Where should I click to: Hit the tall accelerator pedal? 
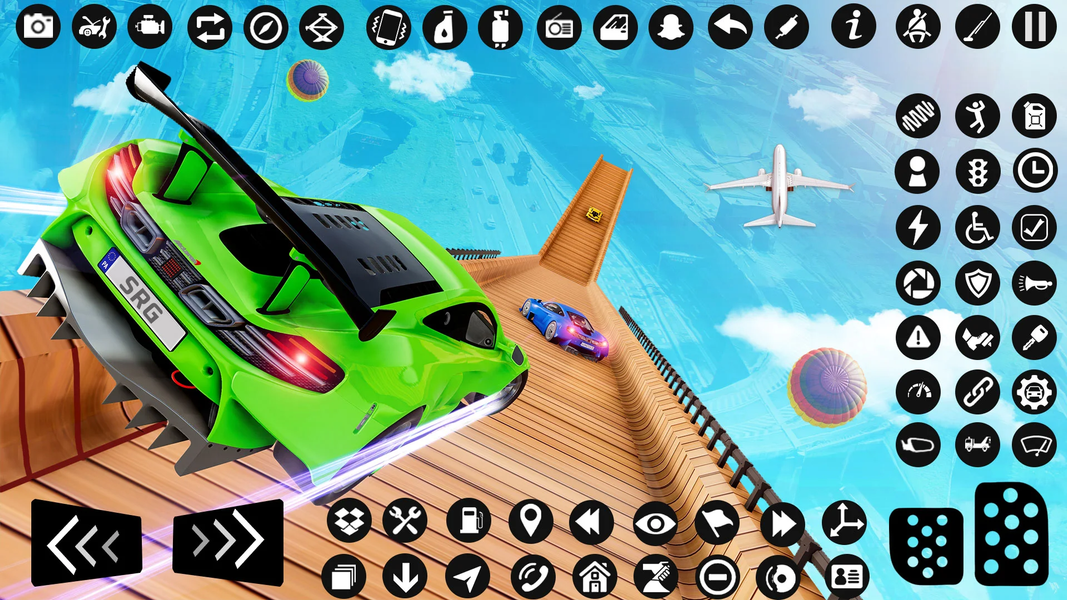1011,533
